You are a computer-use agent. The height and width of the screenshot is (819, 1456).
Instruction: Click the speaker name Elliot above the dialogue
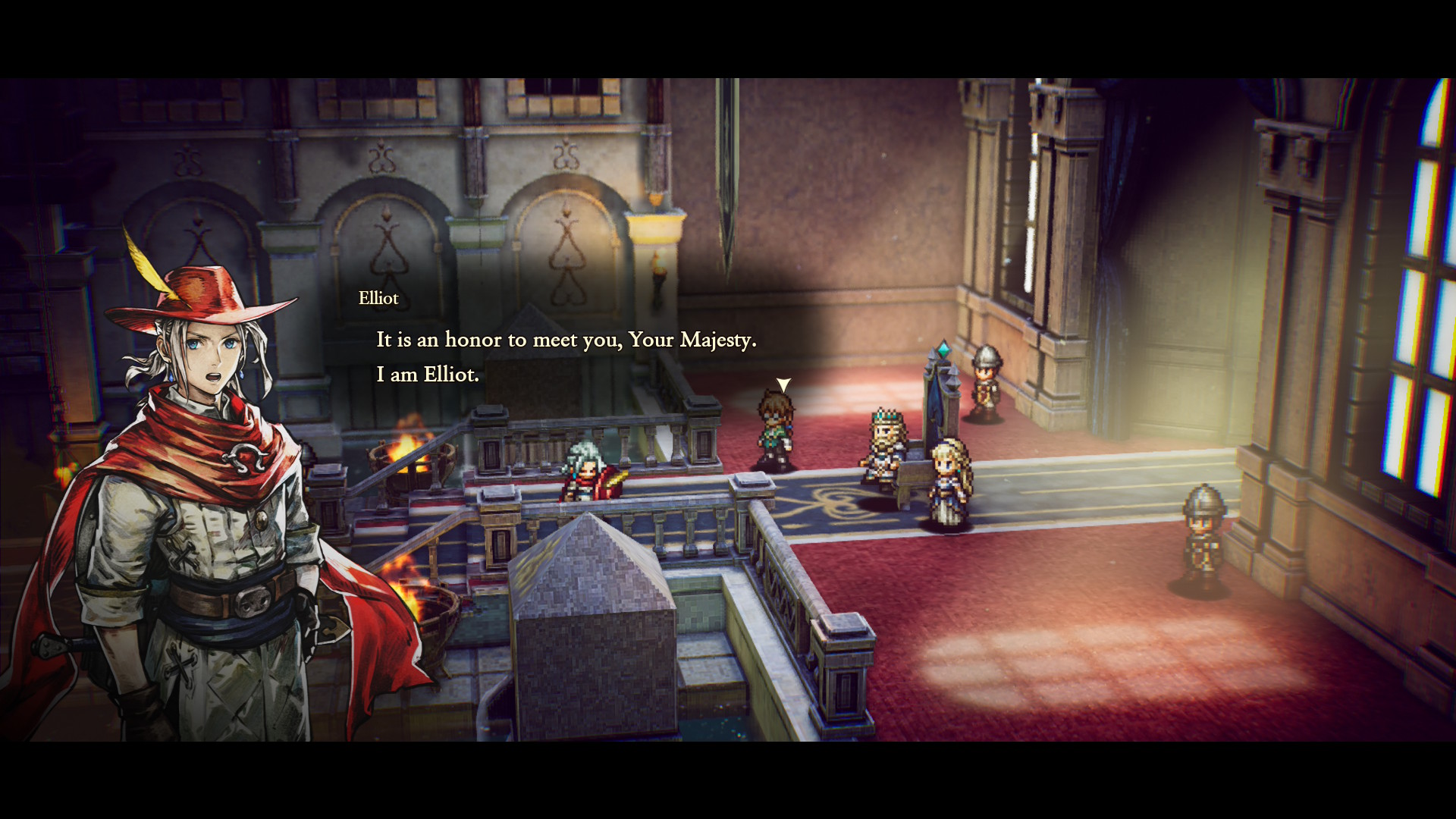(x=378, y=298)
